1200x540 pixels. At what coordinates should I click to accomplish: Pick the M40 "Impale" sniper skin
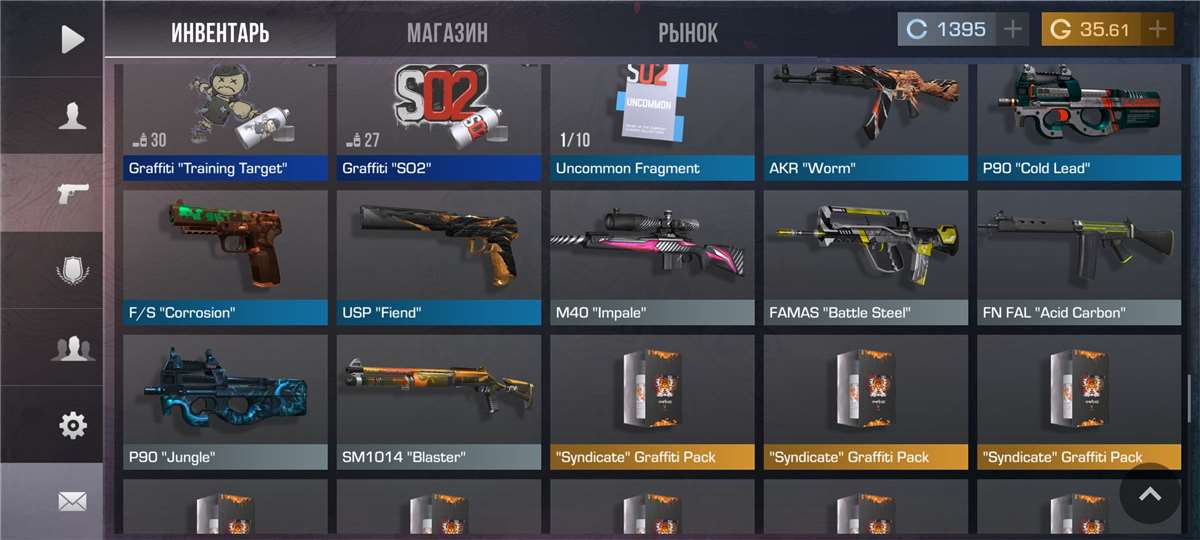click(x=652, y=257)
